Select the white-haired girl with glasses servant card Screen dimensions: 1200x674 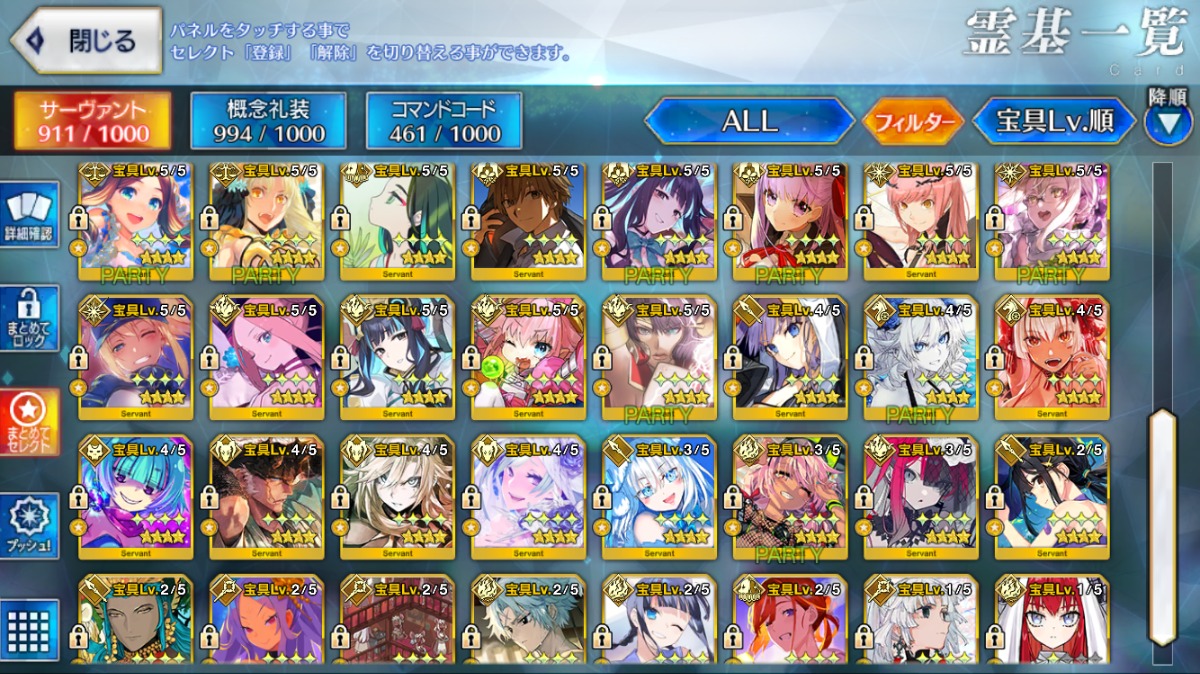[x=659, y=497]
